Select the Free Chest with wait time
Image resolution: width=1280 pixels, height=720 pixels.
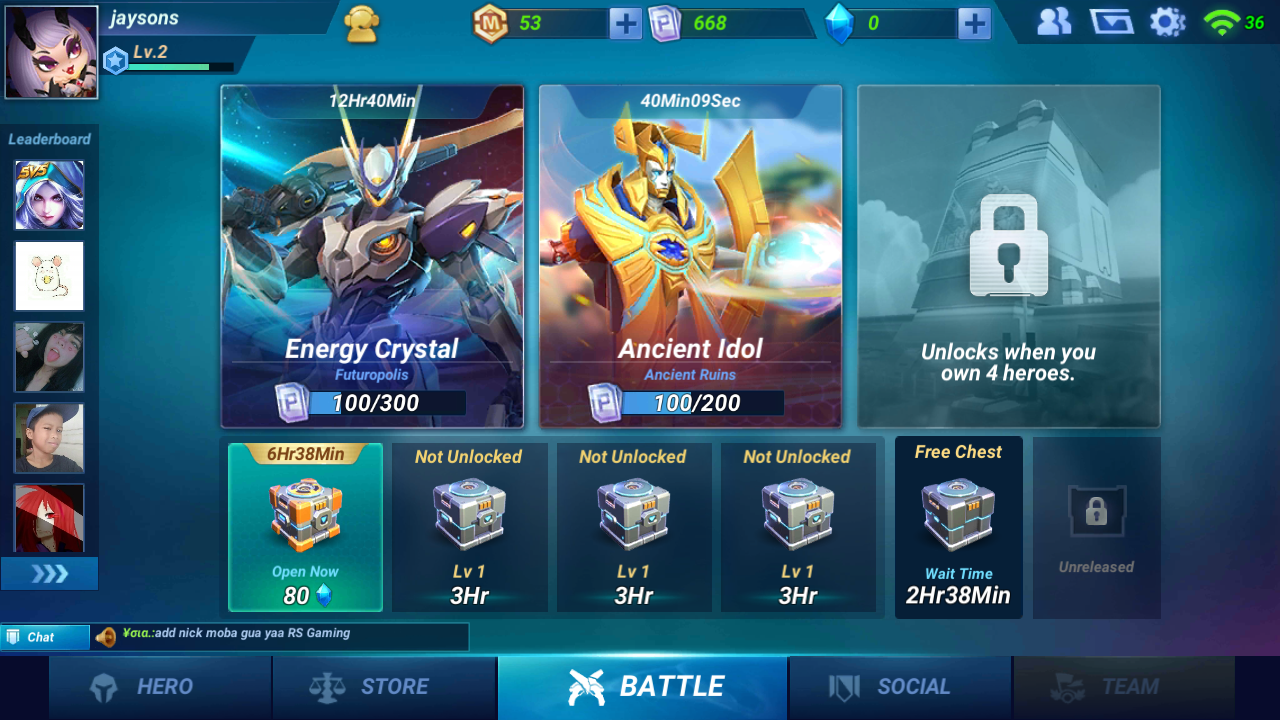coord(958,527)
